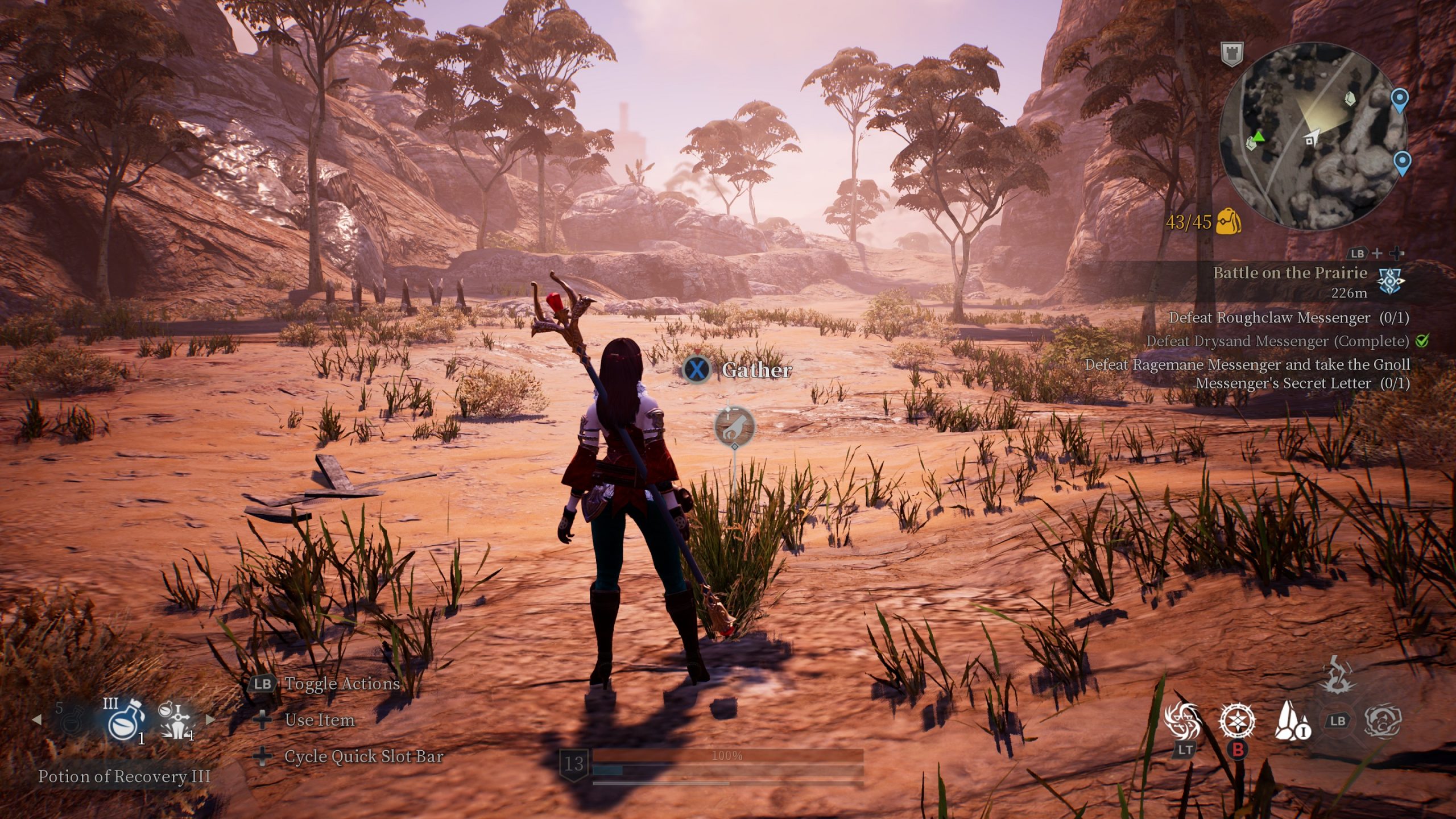The image size is (1456, 819).
Task: Select the Defeat Roughclaw Messenger objective
Action: click(x=1288, y=318)
